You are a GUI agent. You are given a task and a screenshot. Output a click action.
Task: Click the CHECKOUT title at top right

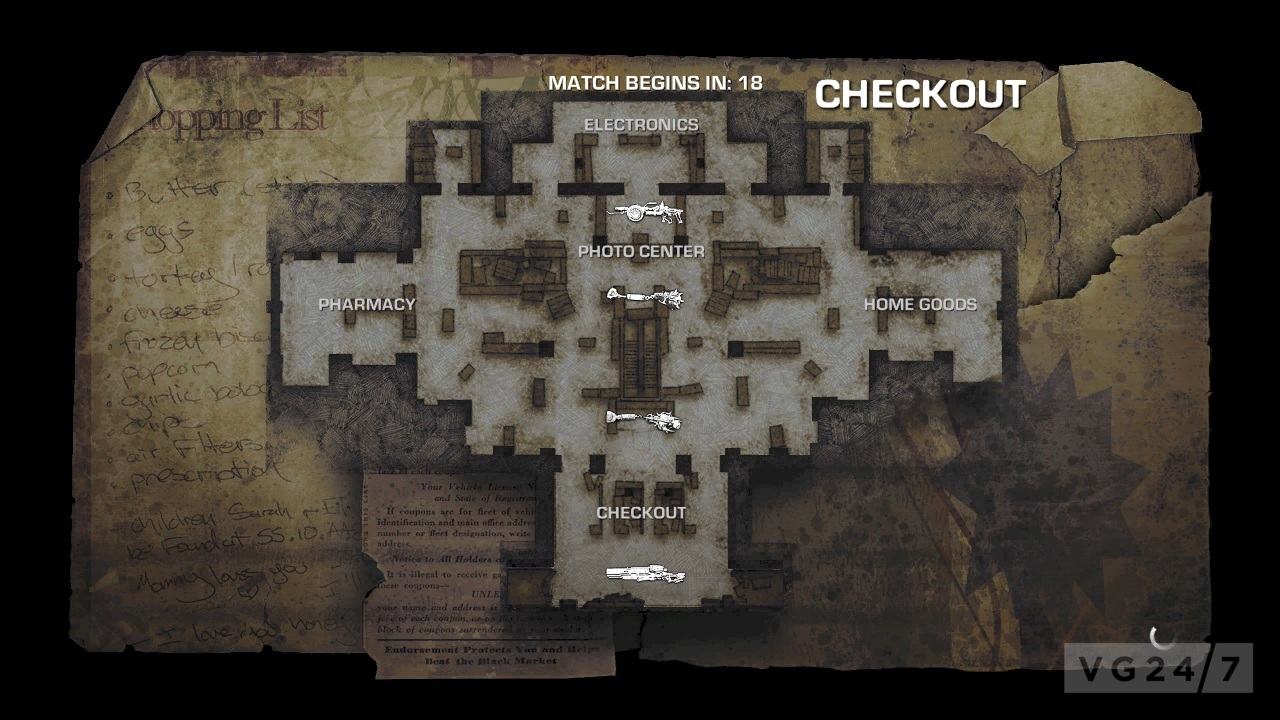point(919,95)
